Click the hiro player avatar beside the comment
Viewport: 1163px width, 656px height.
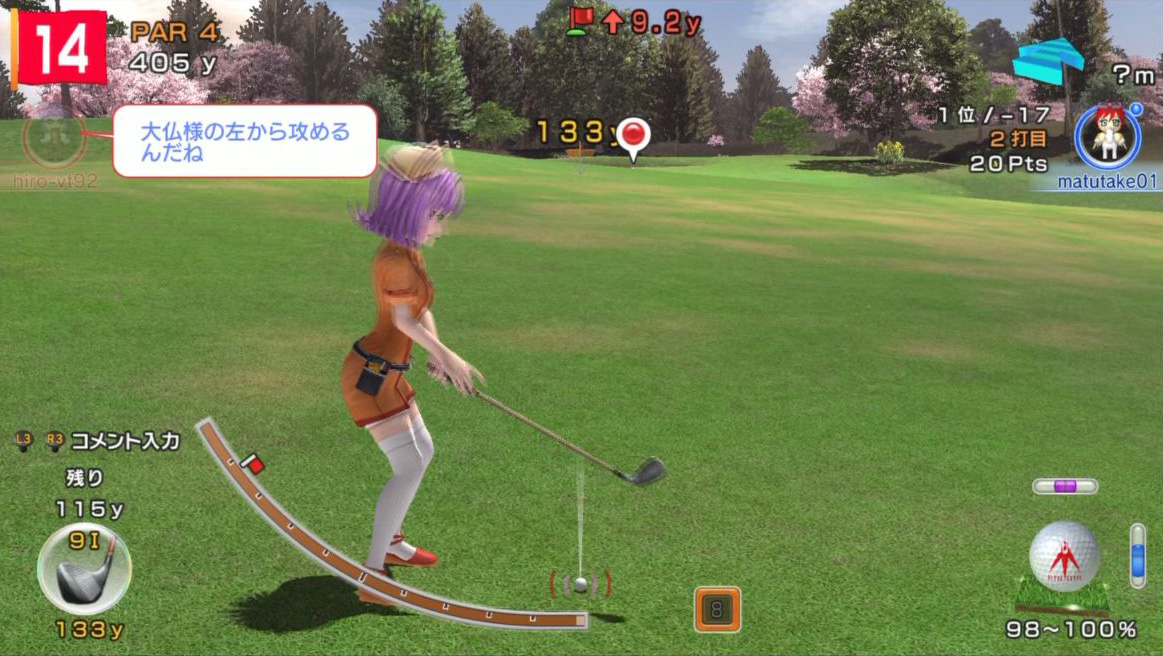coord(54,141)
